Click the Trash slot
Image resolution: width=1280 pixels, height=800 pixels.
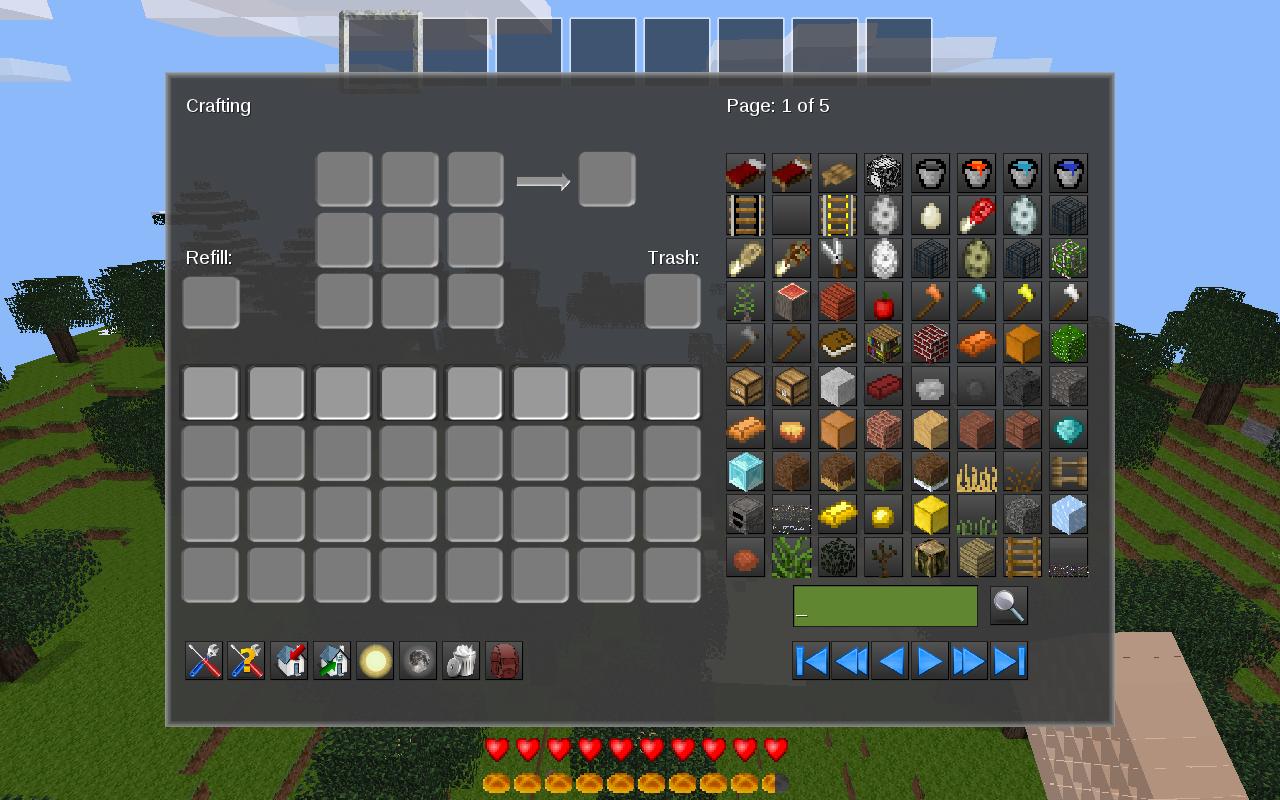click(672, 301)
